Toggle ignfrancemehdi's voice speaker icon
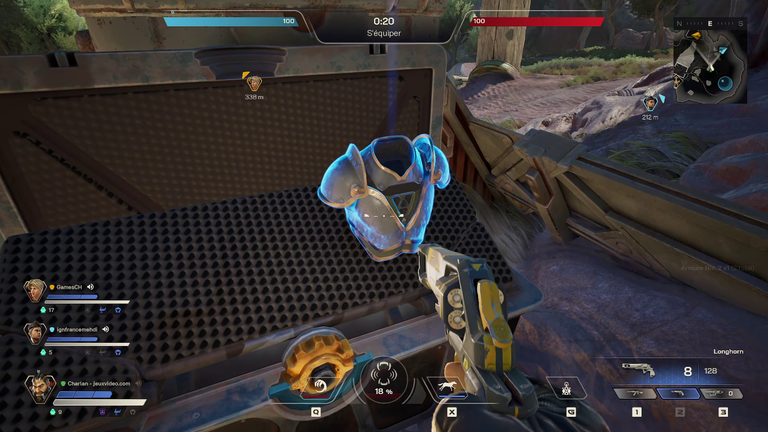The image size is (768, 432). (x=104, y=328)
